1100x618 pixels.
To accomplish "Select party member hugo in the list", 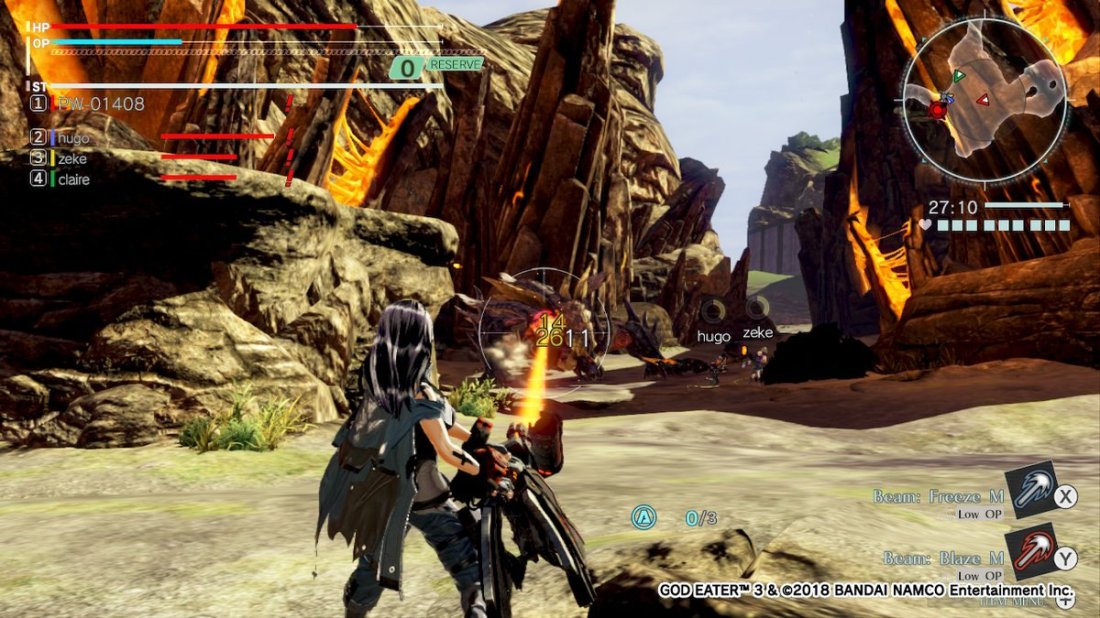I will click(73, 138).
